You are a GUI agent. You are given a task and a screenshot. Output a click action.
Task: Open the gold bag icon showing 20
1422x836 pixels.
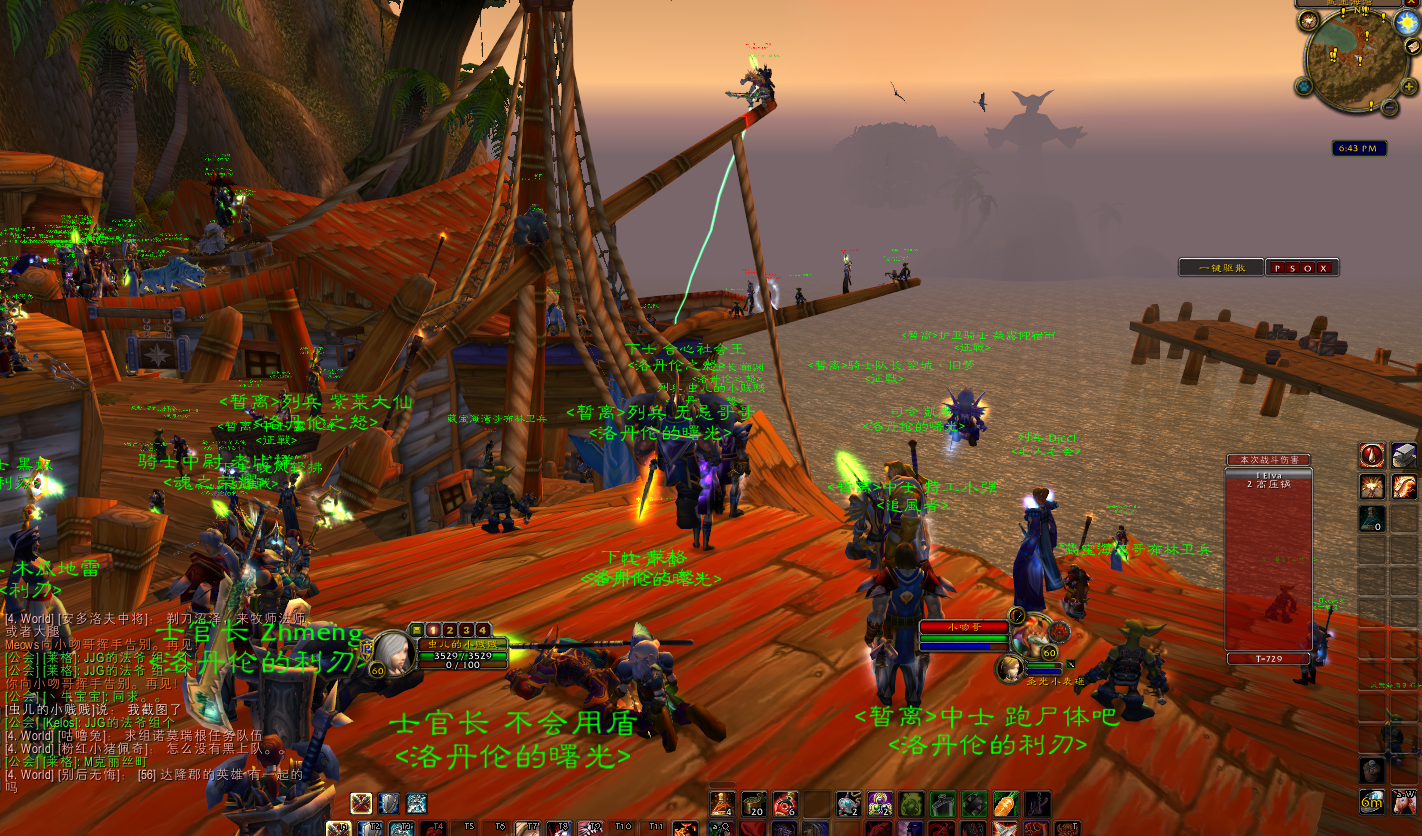pyautogui.click(x=753, y=801)
